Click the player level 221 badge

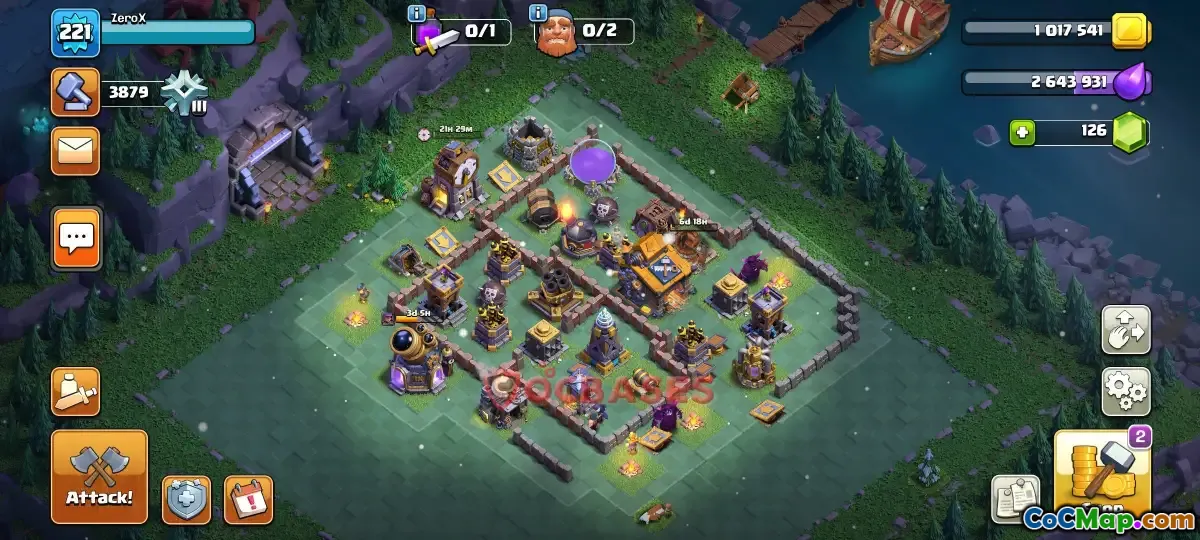click(x=75, y=34)
